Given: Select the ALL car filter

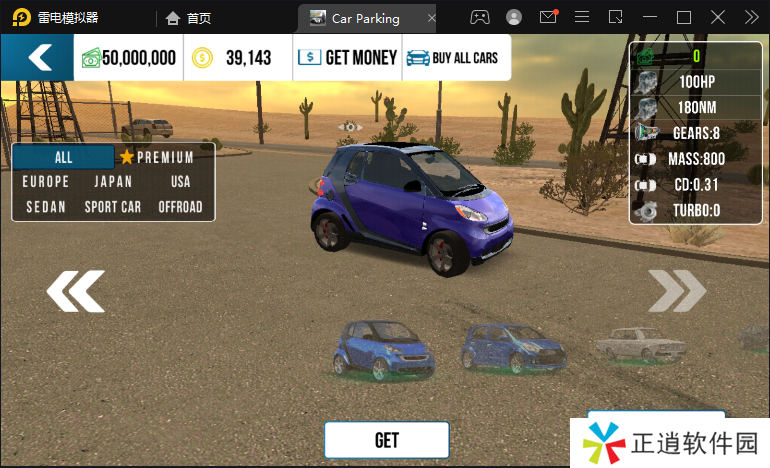Looking at the screenshot, I should tap(64, 157).
